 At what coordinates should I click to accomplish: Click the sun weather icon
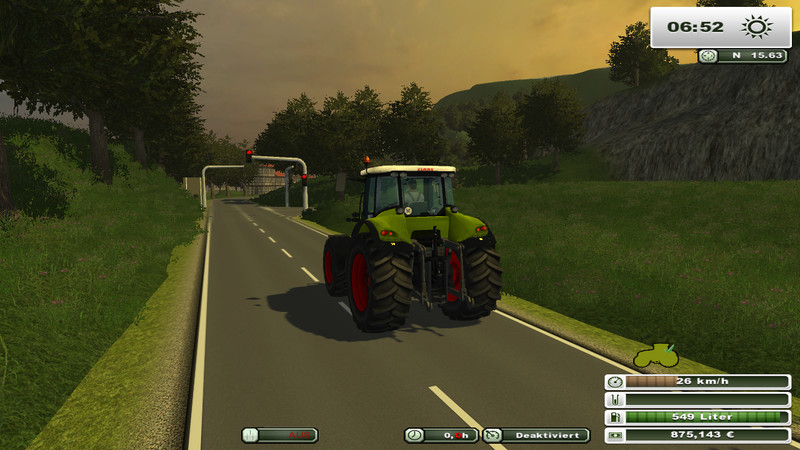[x=756, y=27]
